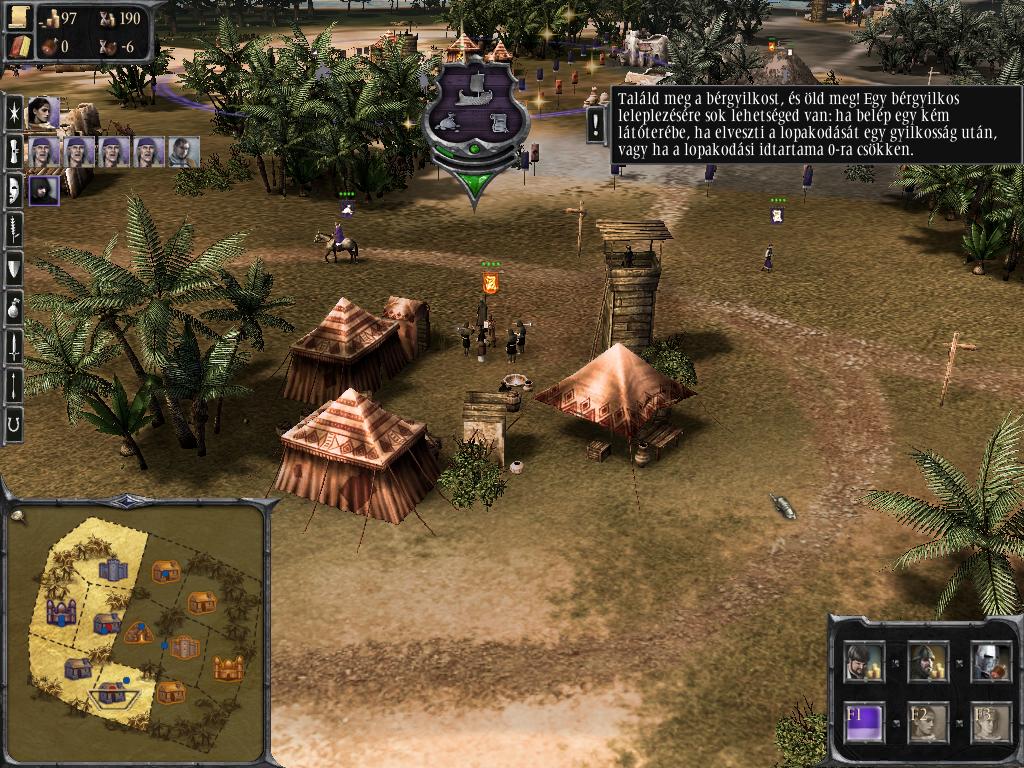The height and width of the screenshot is (768, 1024).
Task: Activate the purple F1 player slot
Action: (864, 722)
